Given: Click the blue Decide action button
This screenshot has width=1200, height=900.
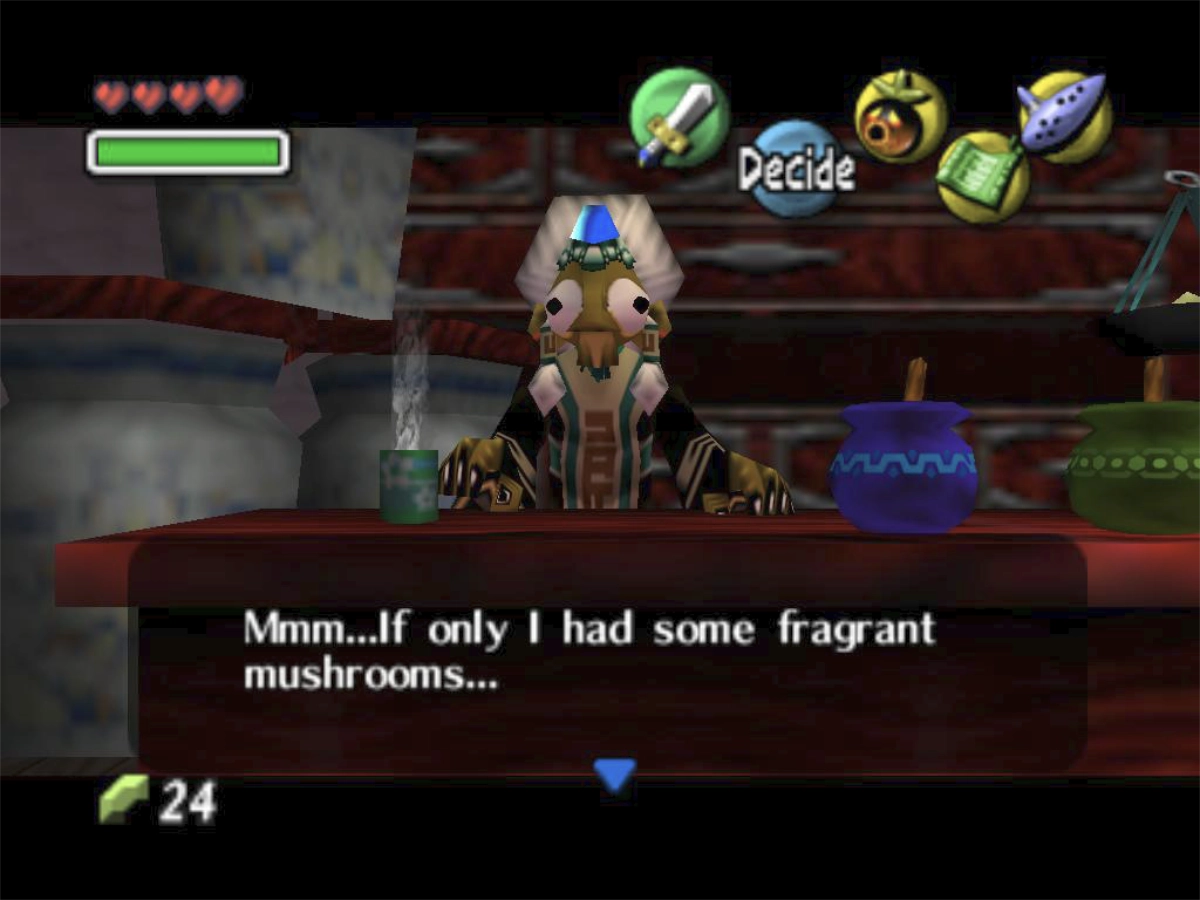Looking at the screenshot, I should click(x=796, y=168).
